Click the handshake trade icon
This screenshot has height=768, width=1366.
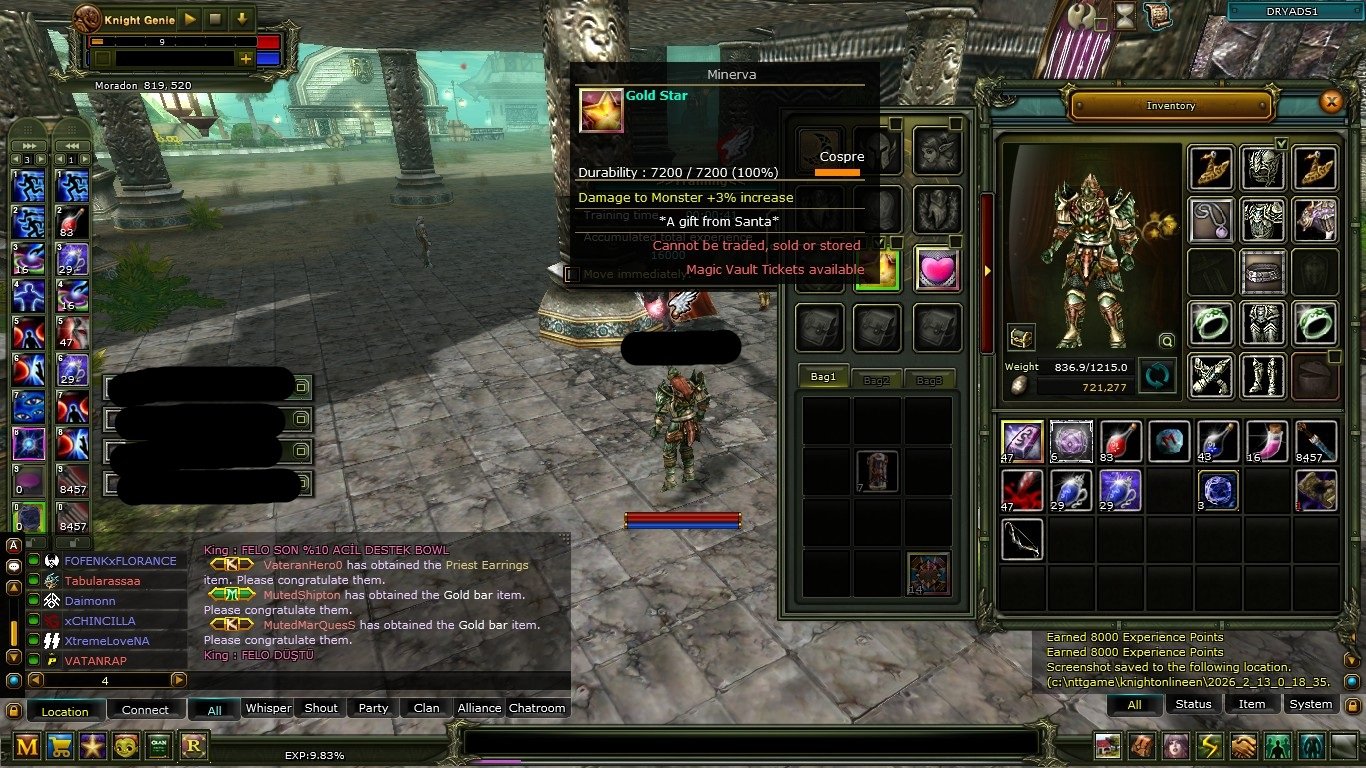(x=1243, y=746)
